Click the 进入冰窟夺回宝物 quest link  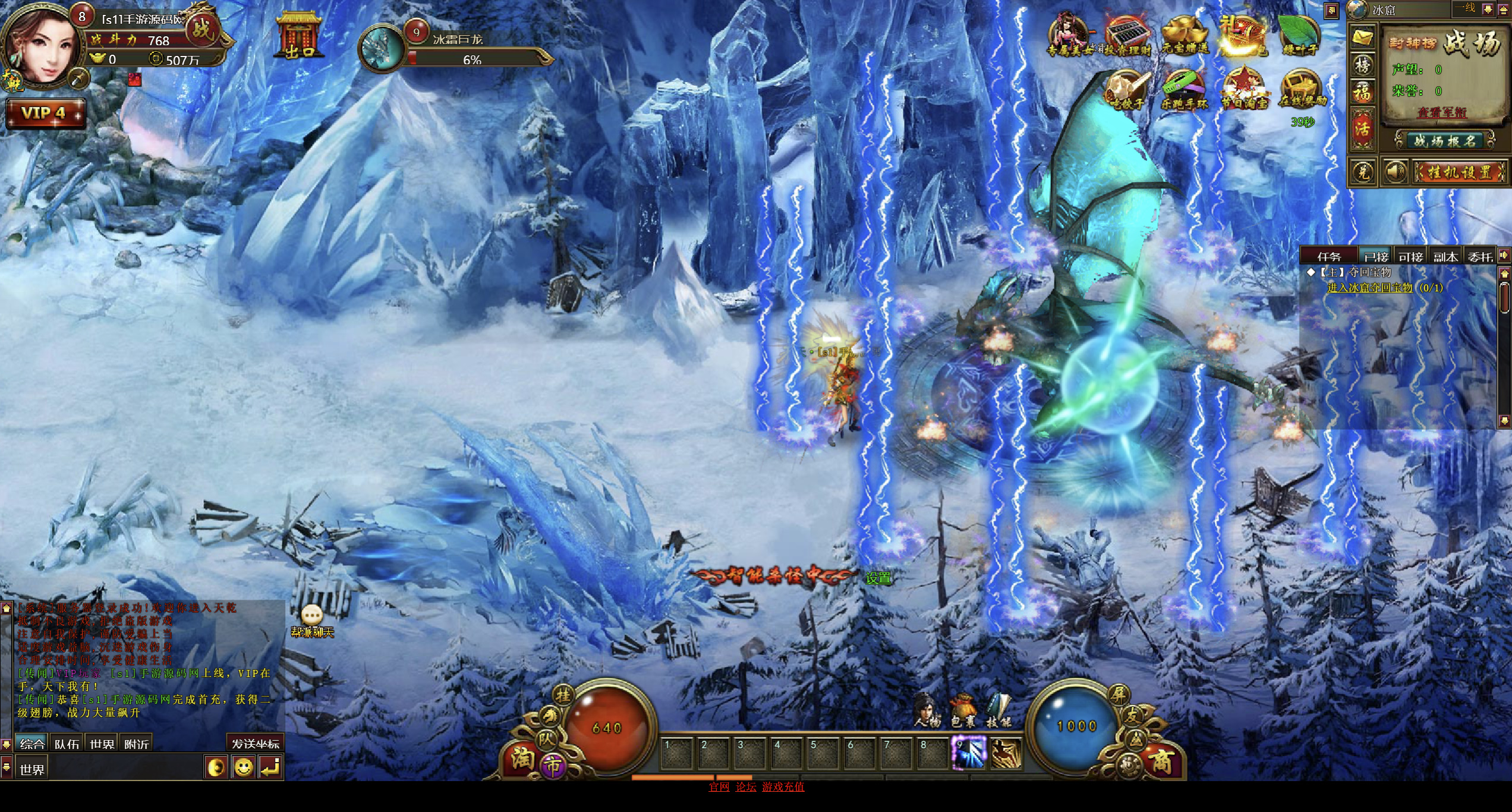click(x=1369, y=288)
